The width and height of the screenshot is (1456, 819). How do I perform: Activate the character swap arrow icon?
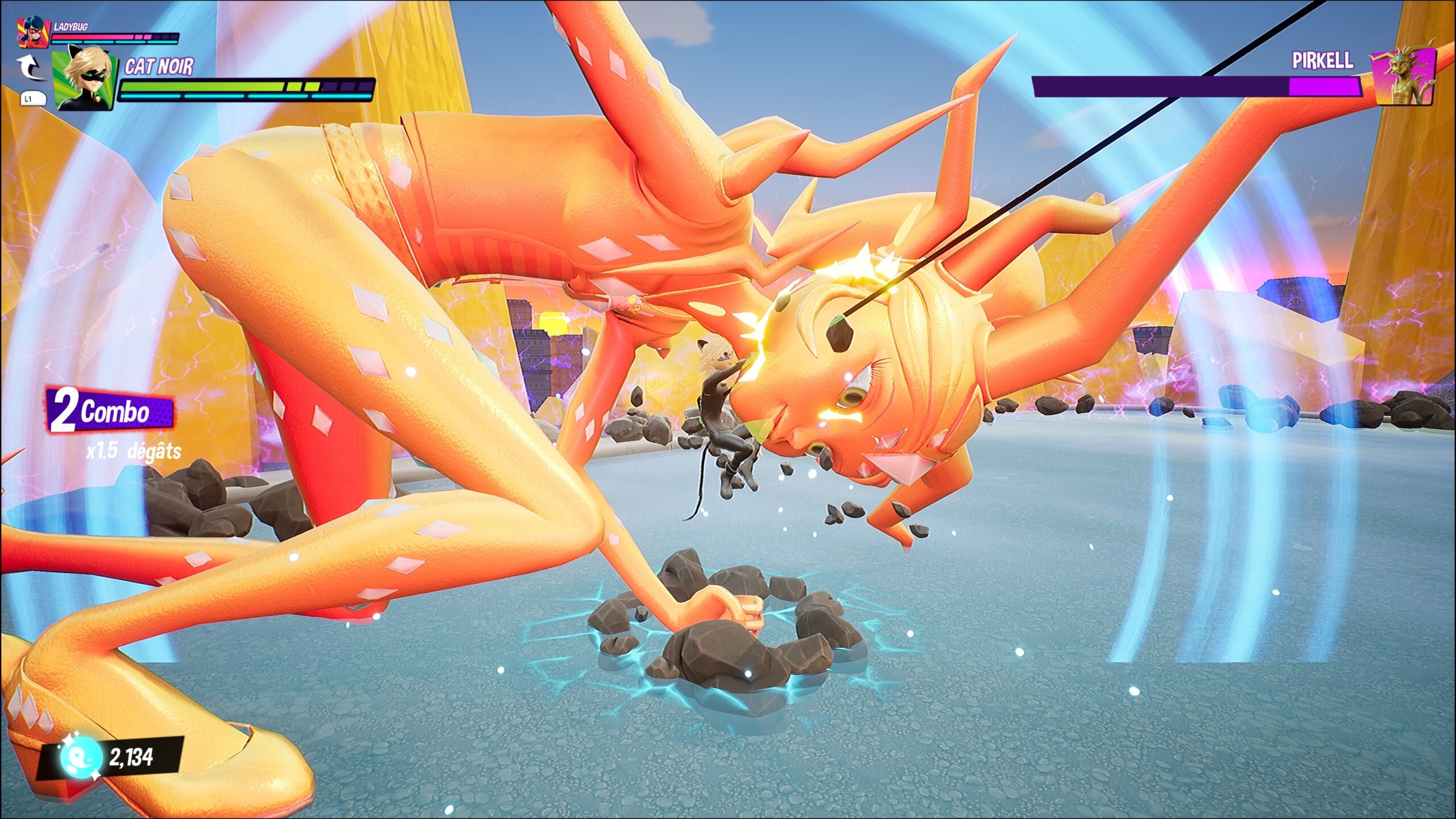[x=31, y=68]
